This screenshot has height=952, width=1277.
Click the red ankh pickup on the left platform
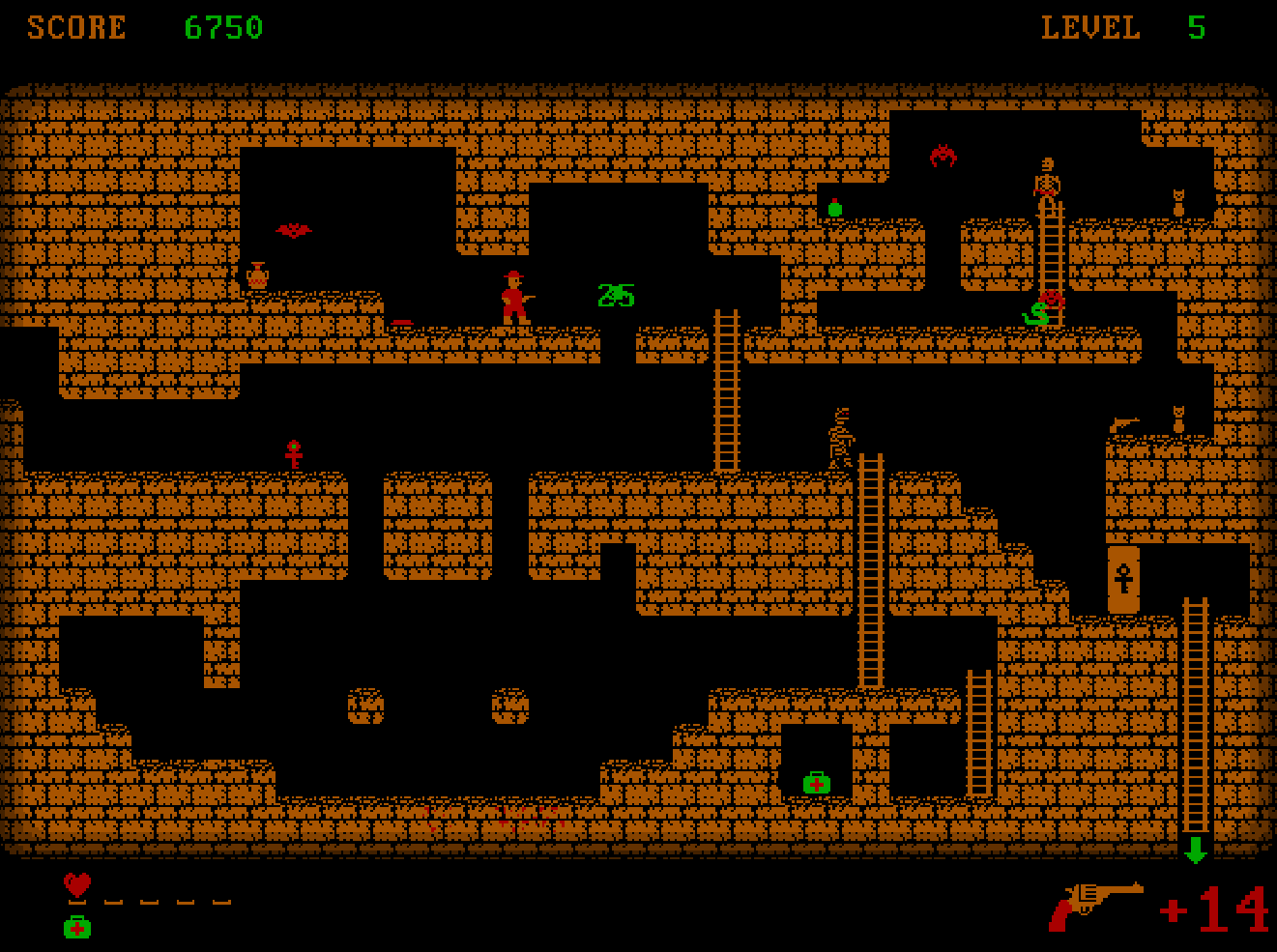click(x=292, y=451)
